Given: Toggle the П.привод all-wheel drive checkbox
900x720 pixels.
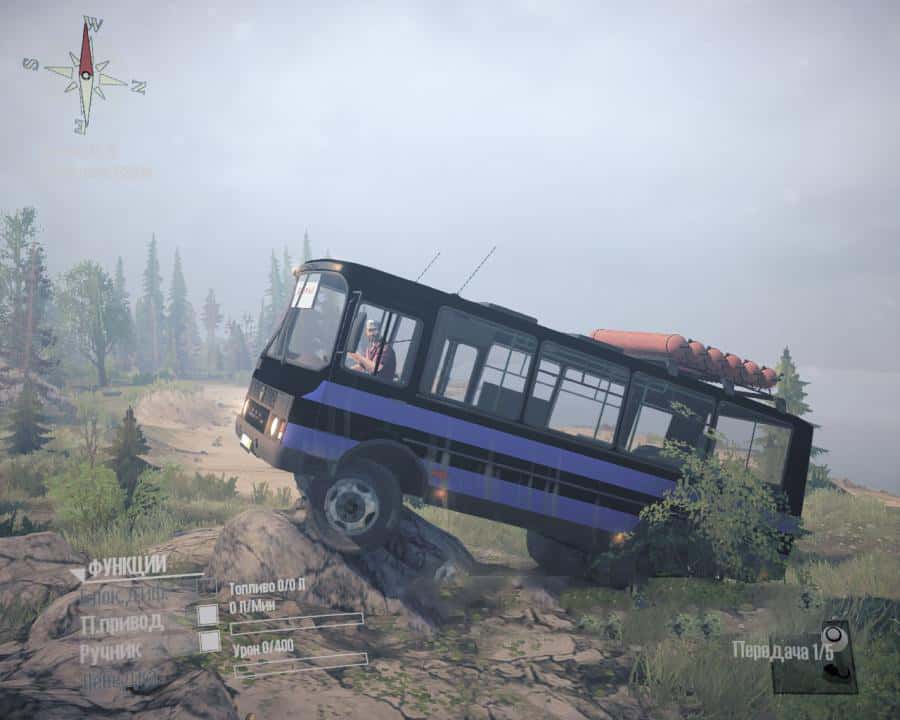Looking at the screenshot, I should (207, 615).
